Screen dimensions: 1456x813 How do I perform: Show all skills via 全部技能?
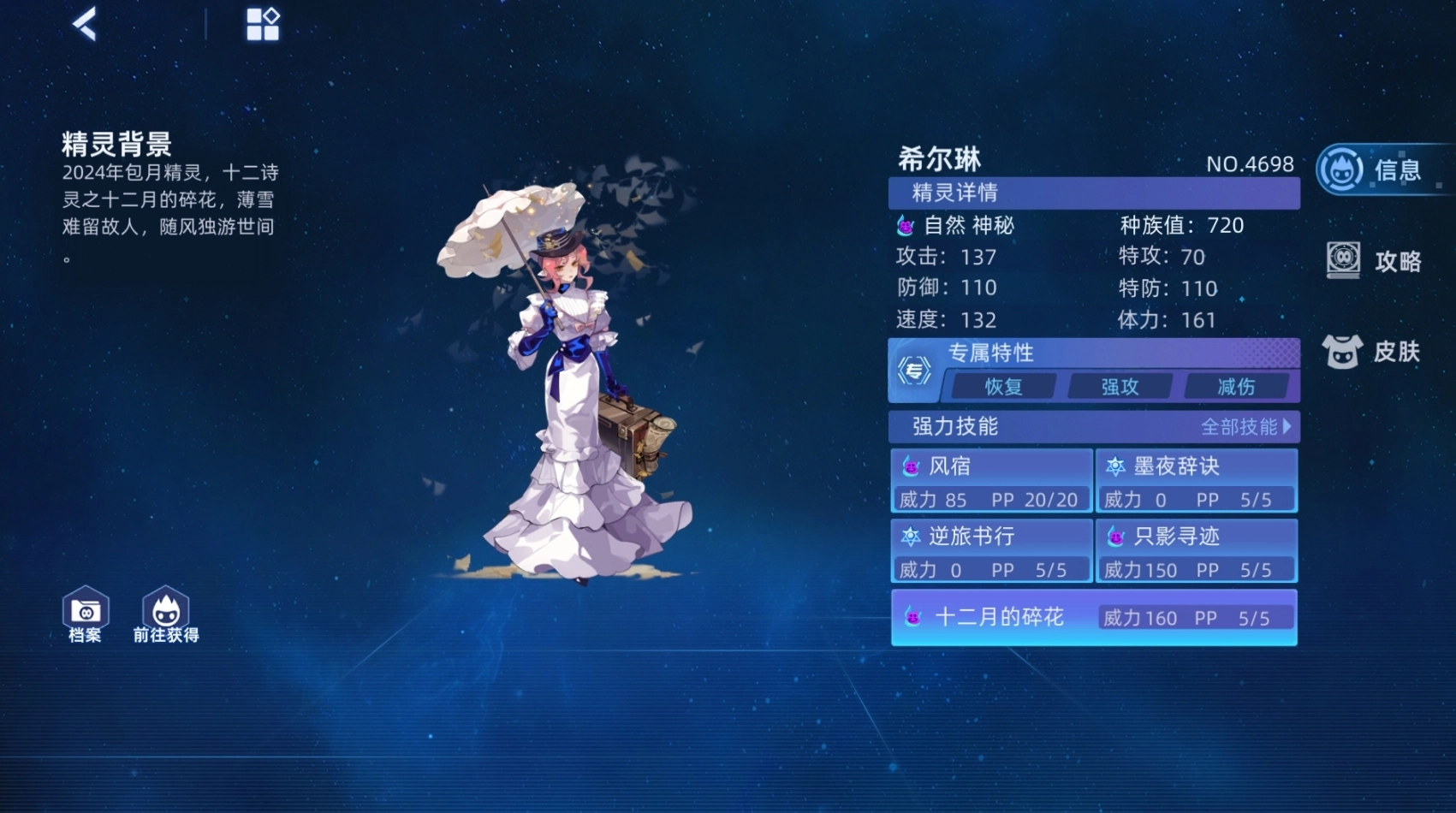click(x=1245, y=426)
